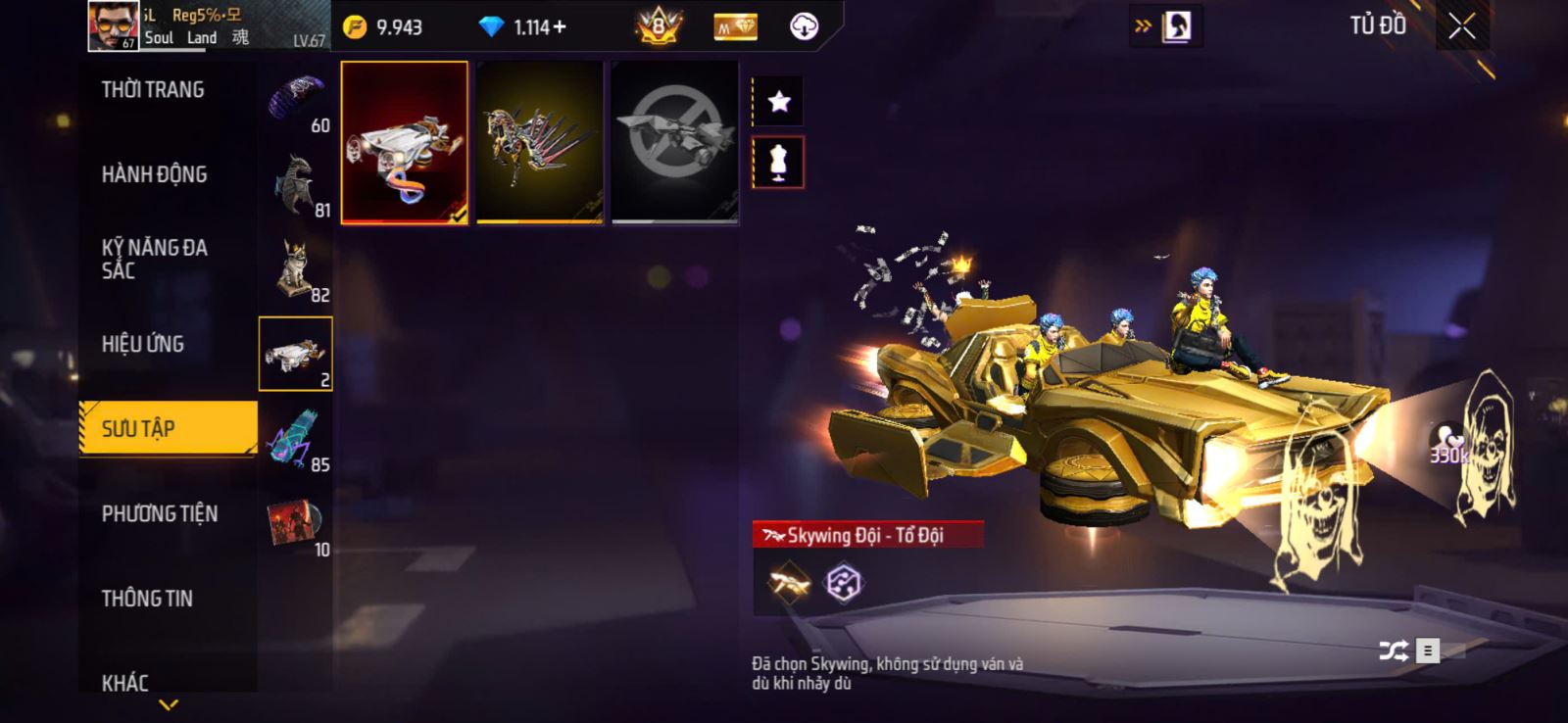
Task: Select the crossed-out unequip Skywing slot
Action: coord(674,143)
